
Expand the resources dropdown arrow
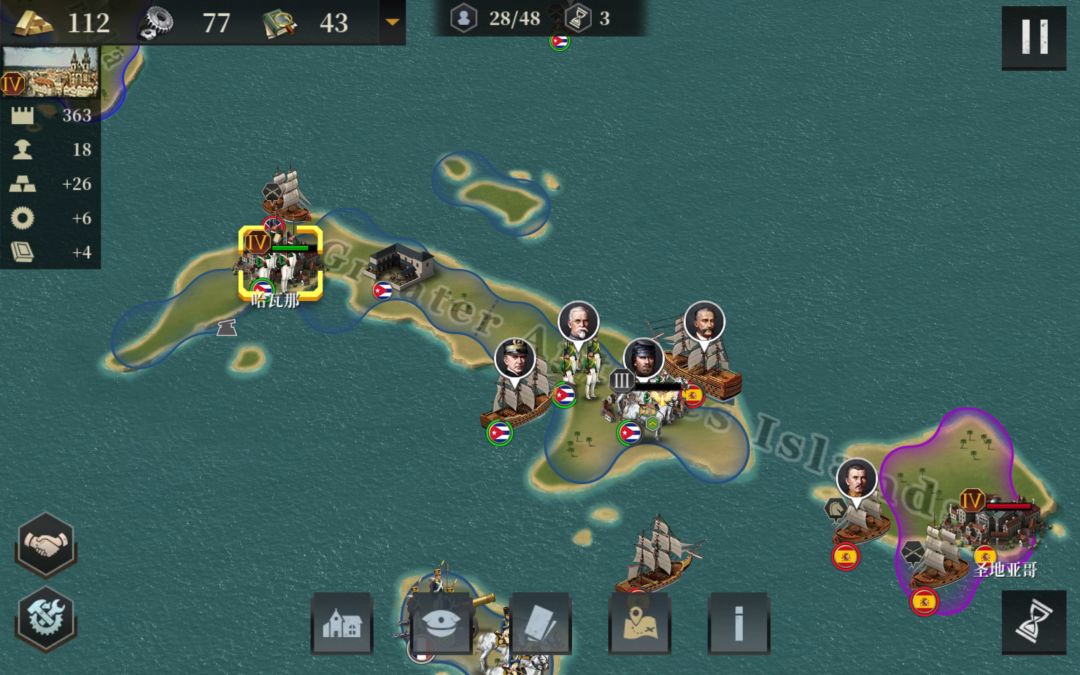(392, 22)
